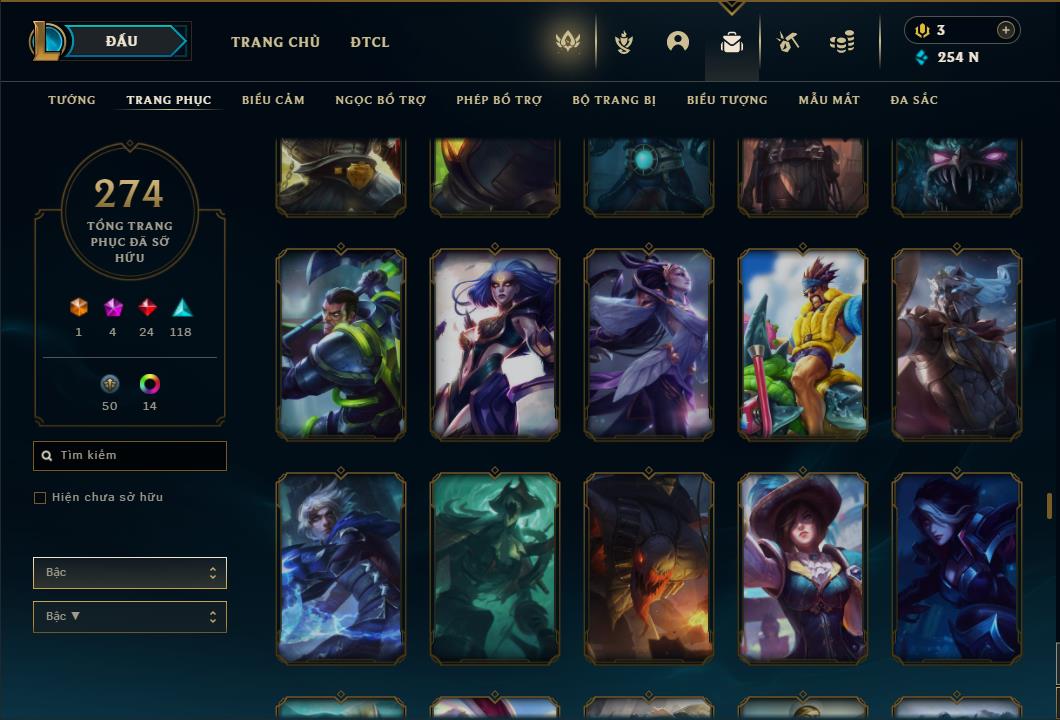Open the ĐTCL game mode page

tap(370, 42)
